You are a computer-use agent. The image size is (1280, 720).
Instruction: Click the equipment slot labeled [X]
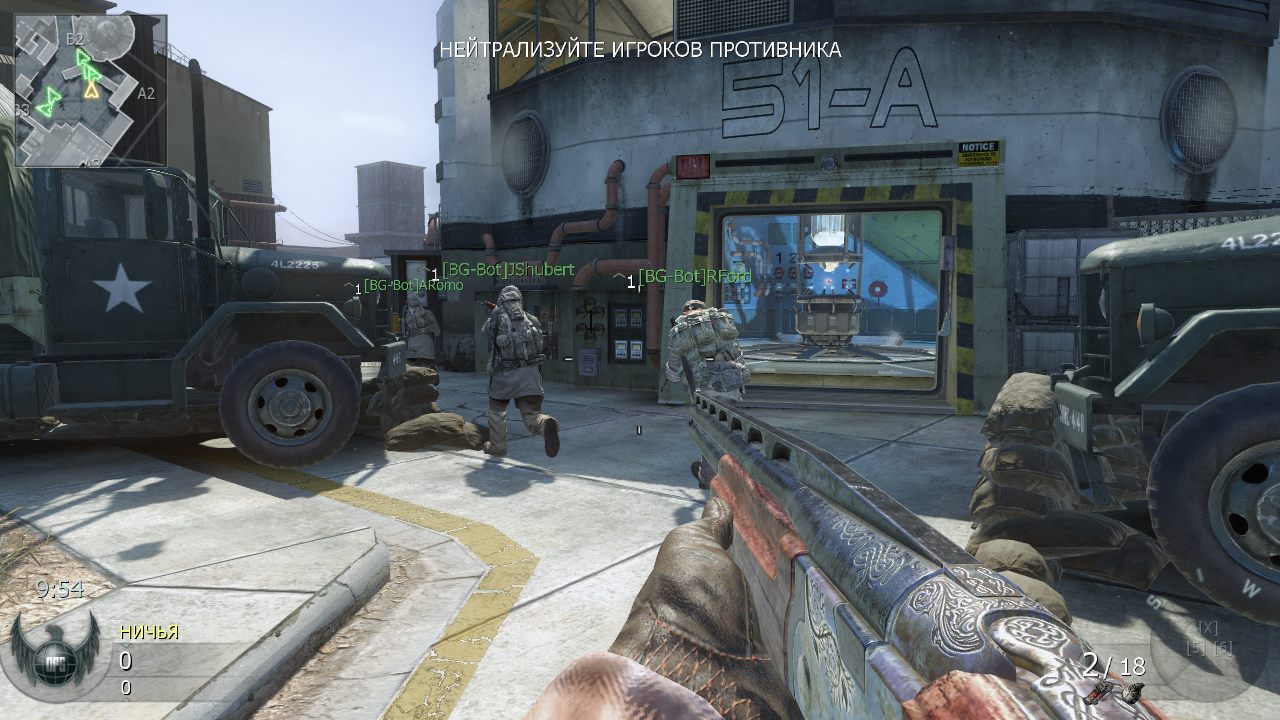coord(1207,627)
